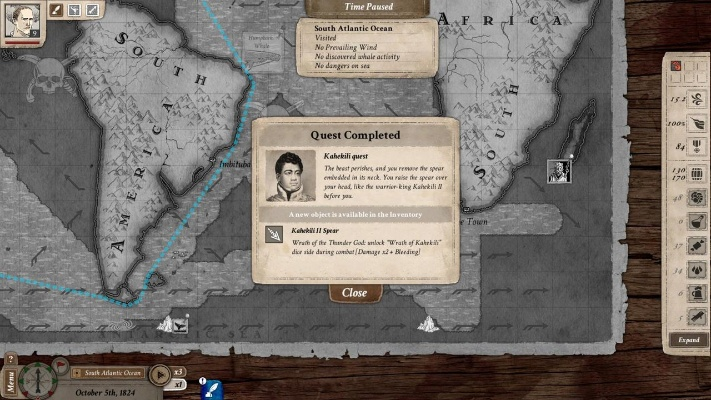Set game speed to x3
Image resolution: width=711 pixels, height=400 pixels.
coord(179,371)
